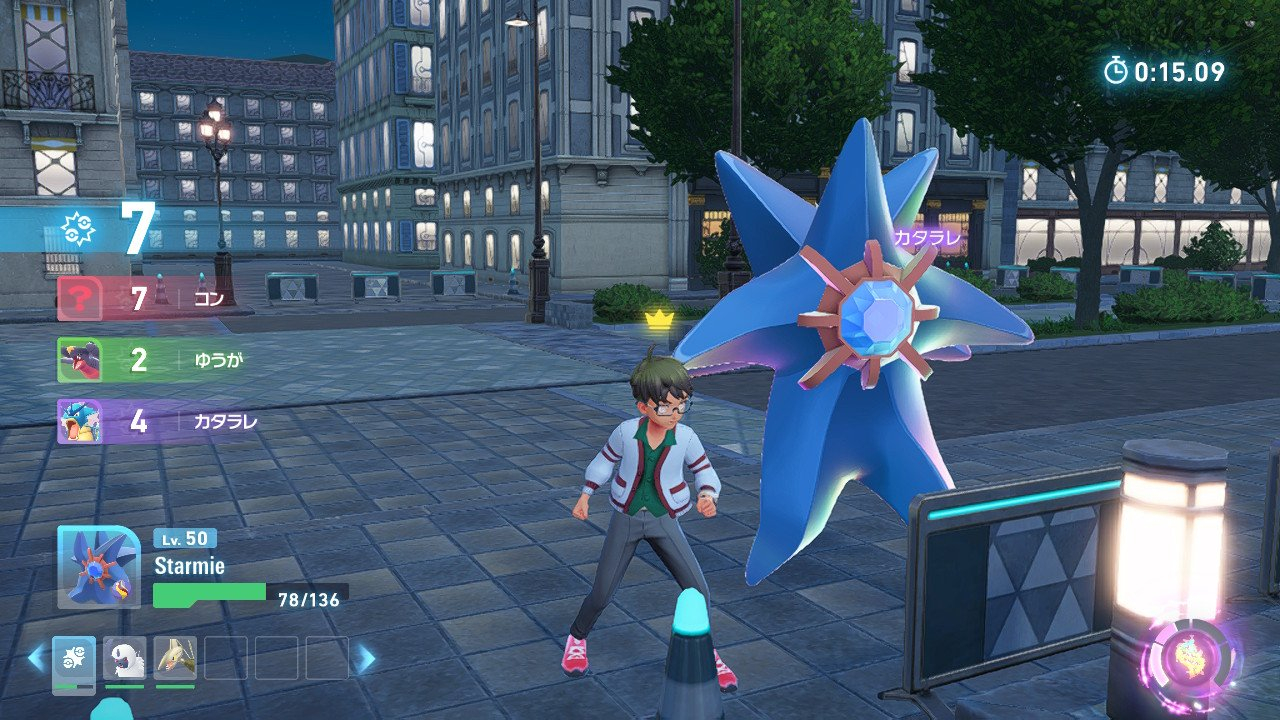This screenshot has height=720, width=1280.
Task: Select the Mawile party slot
Action: pyautogui.click(x=175, y=658)
